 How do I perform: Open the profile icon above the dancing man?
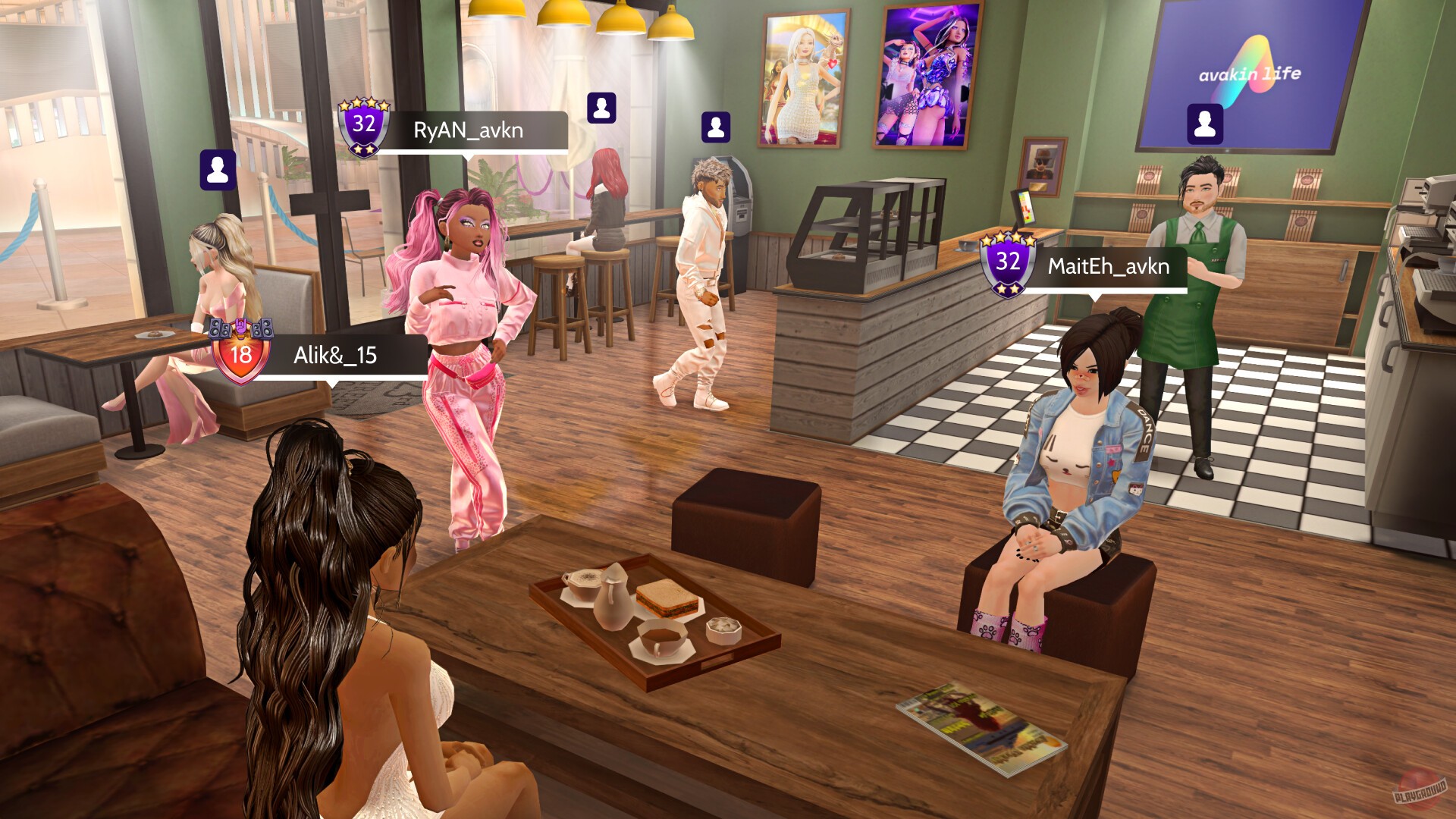(716, 126)
